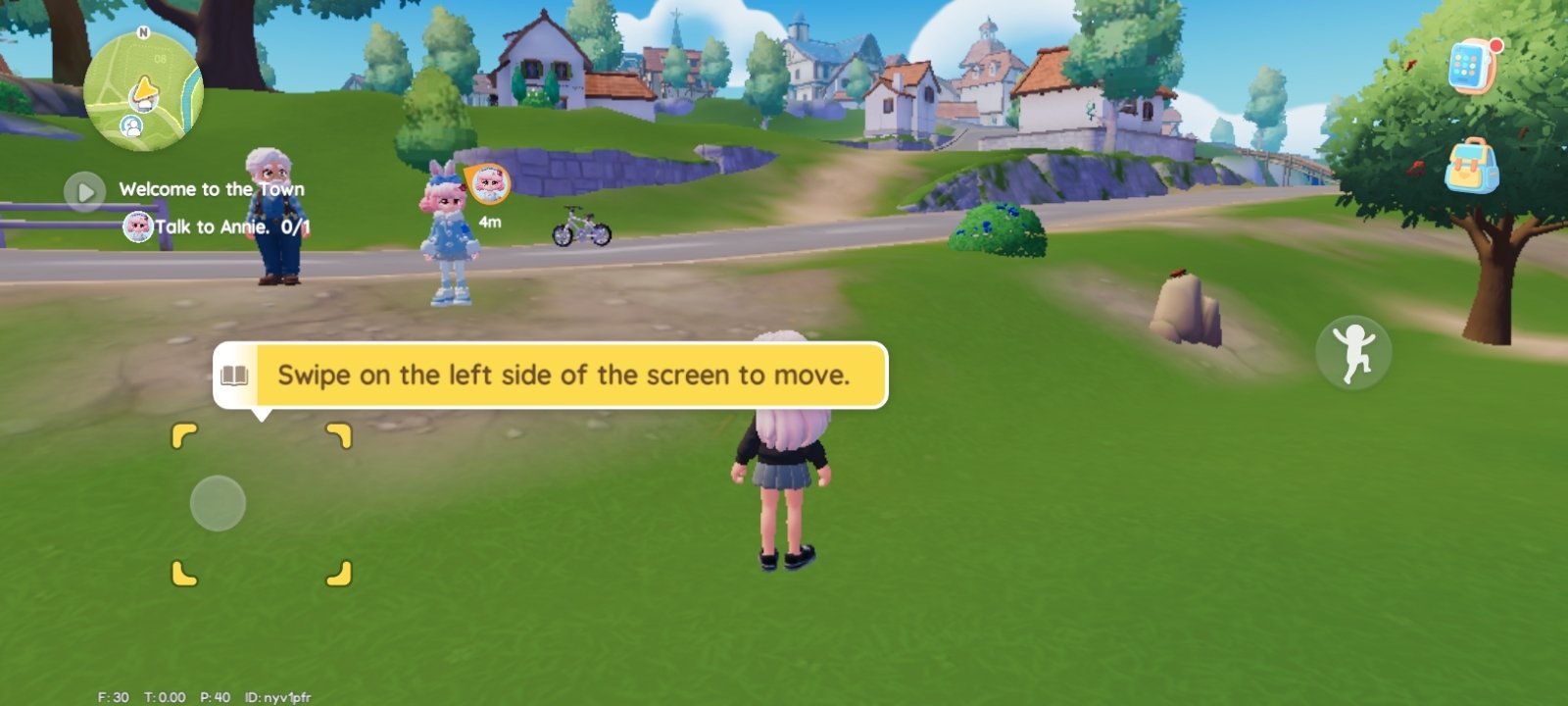
Task: Tap Annie the bunny-eared NPC
Action: pyautogui.click(x=446, y=235)
